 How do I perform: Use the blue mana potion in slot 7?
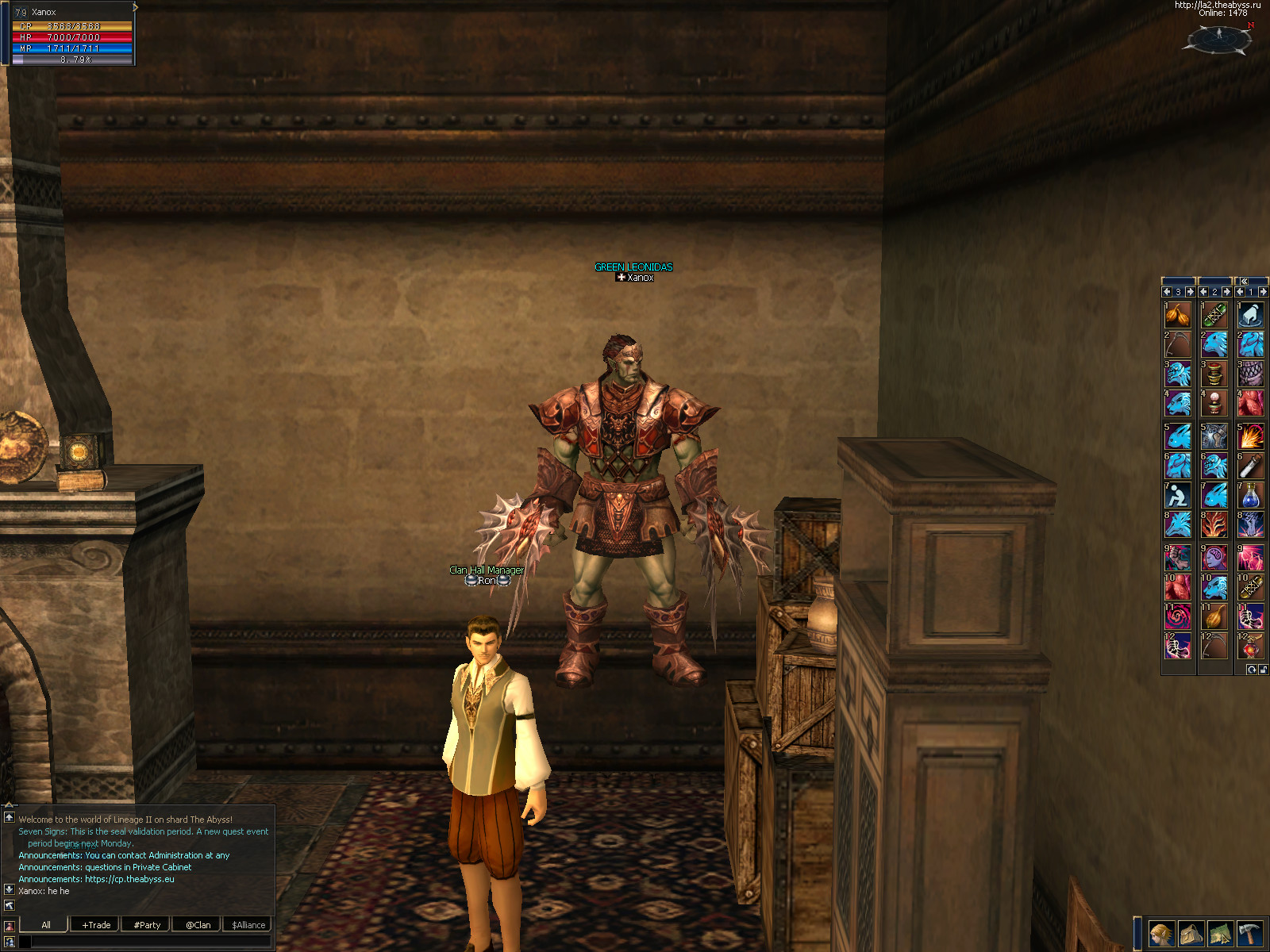(x=1250, y=496)
